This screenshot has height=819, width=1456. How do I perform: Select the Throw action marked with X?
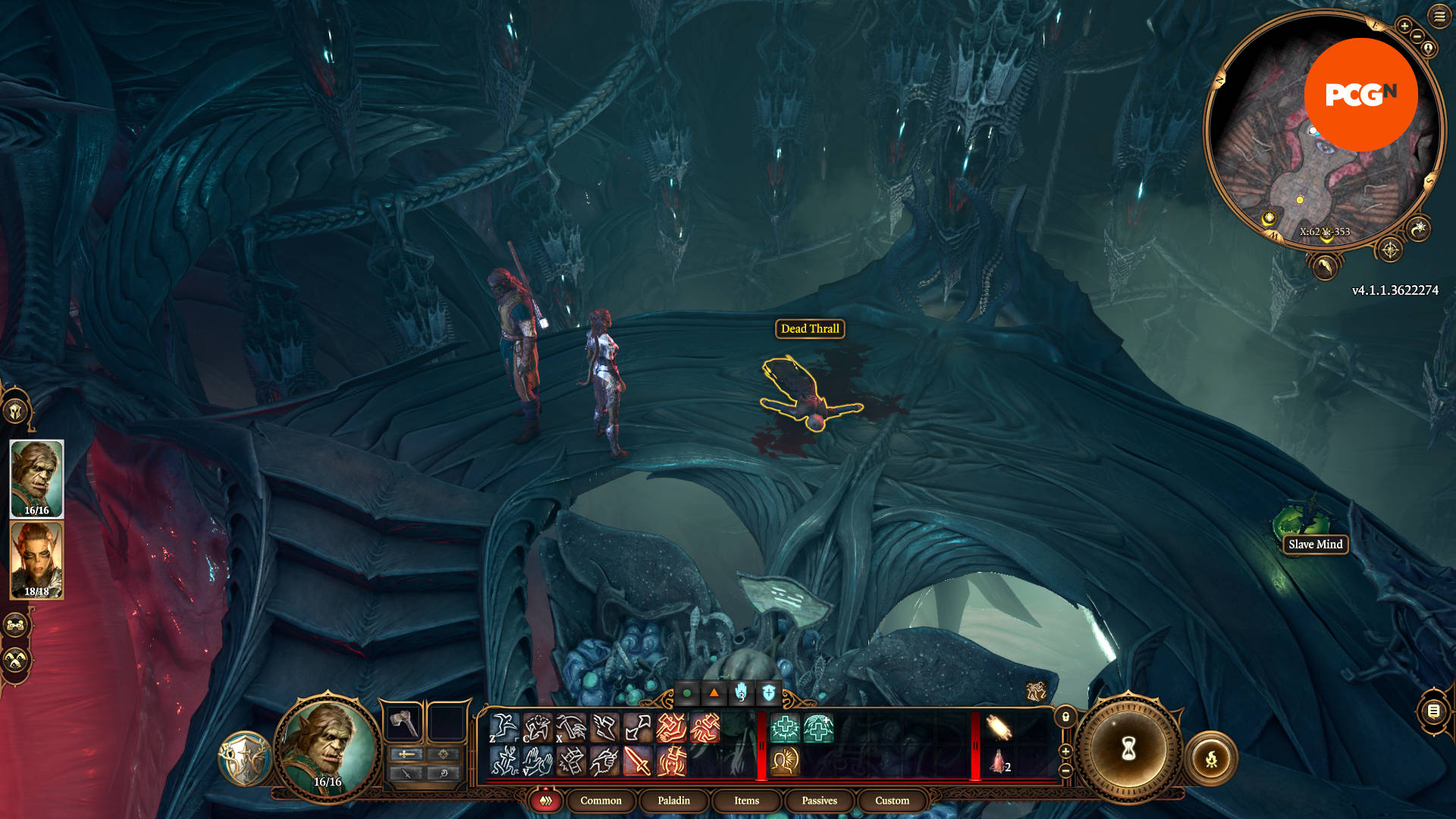point(570,727)
